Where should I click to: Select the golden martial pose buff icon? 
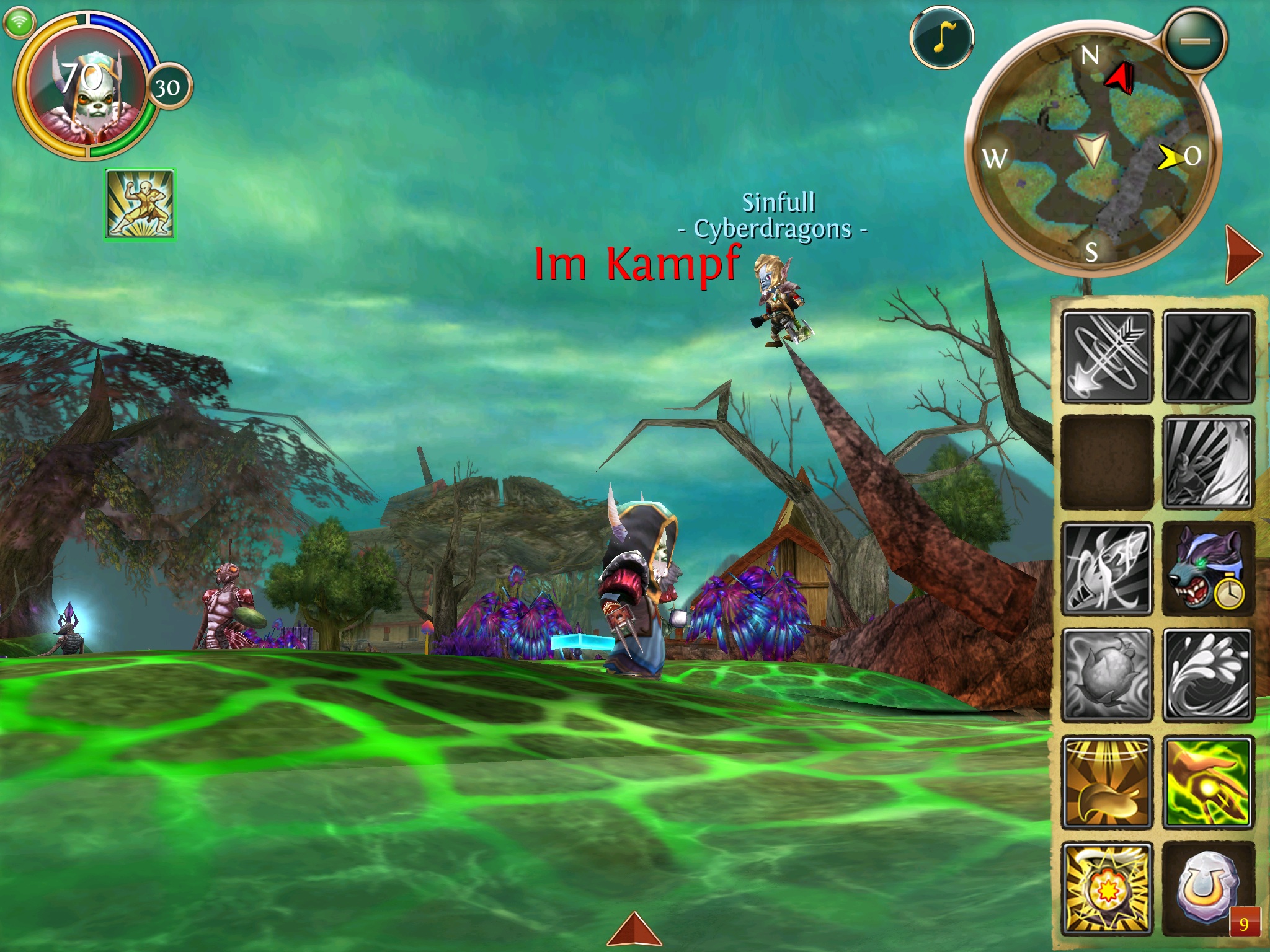tap(140, 204)
